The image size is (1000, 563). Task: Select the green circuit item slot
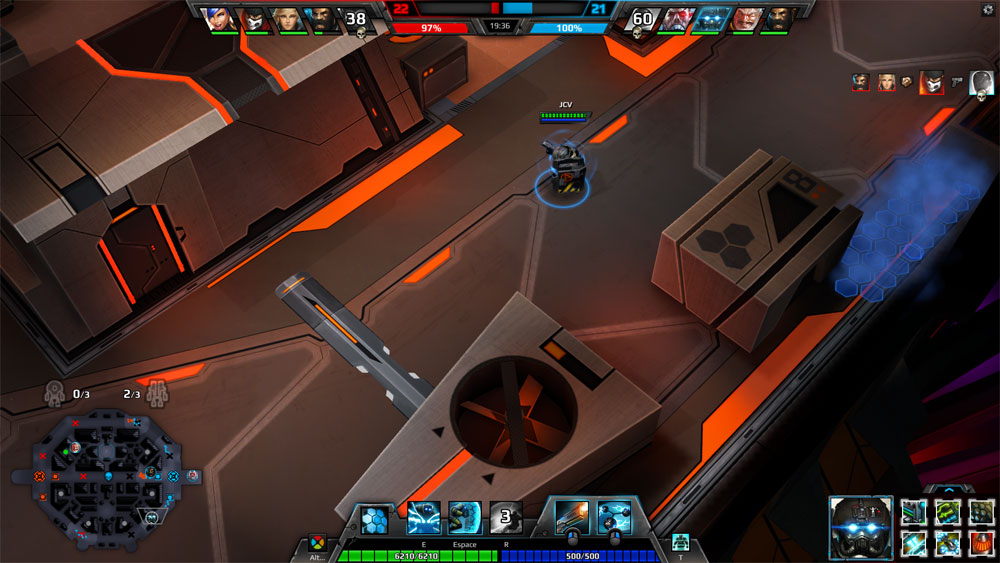[x=947, y=512]
